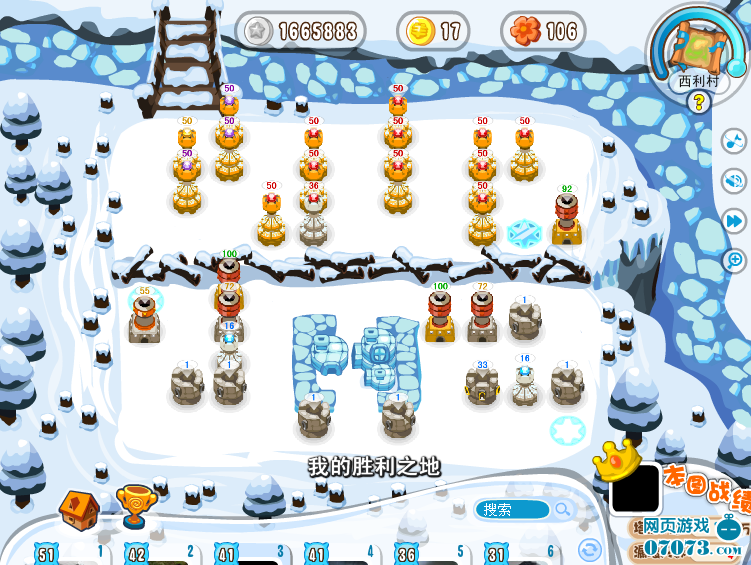Image resolution: width=751 pixels, height=565 pixels.
Task: Toggle the sound effects speaker button
Action: (734, 181)
